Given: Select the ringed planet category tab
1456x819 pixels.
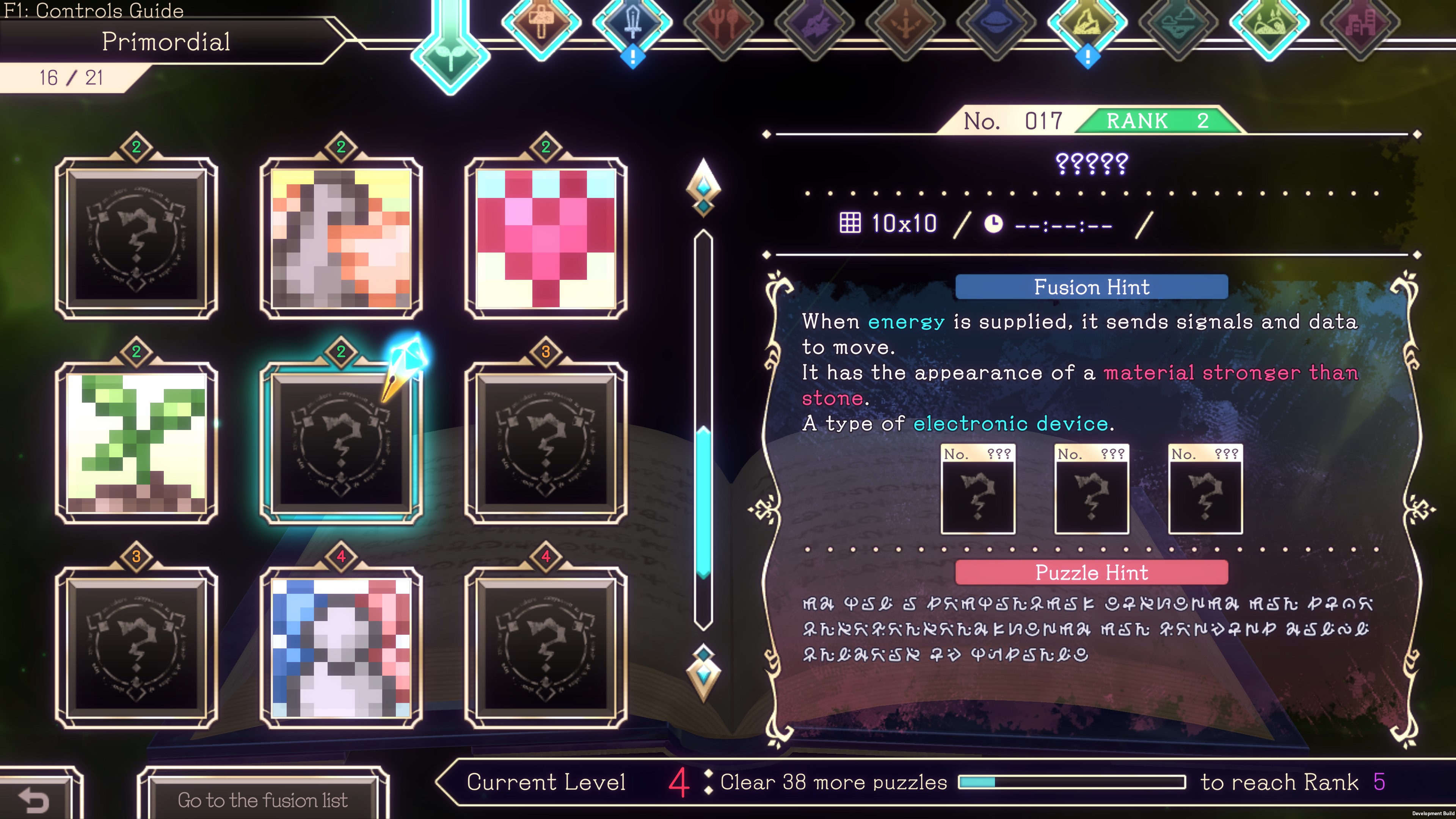Looking at the screenshot, I should [x=996, y=23].
